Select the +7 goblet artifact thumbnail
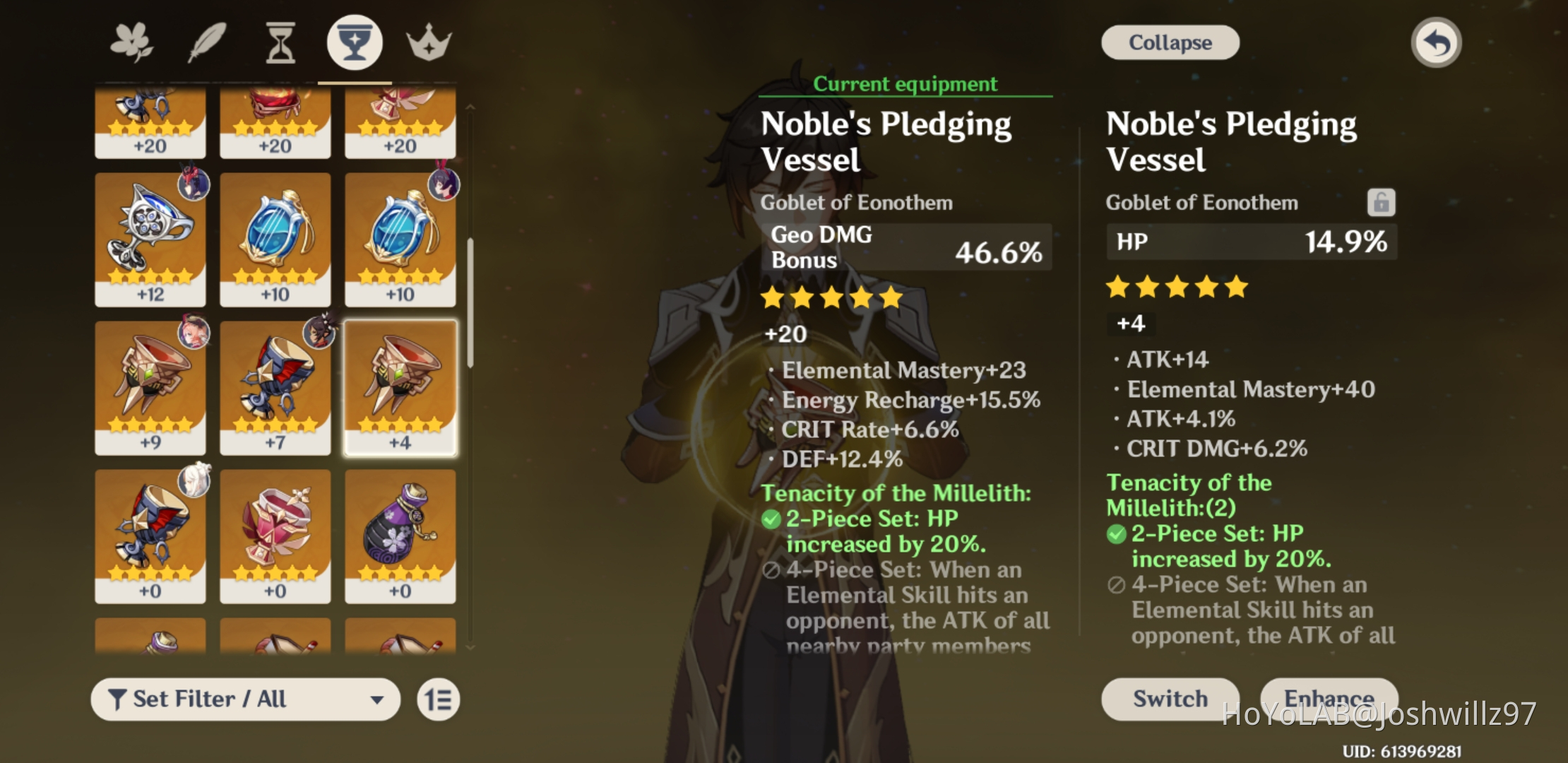1568x763 pixels. pos(275,388)
